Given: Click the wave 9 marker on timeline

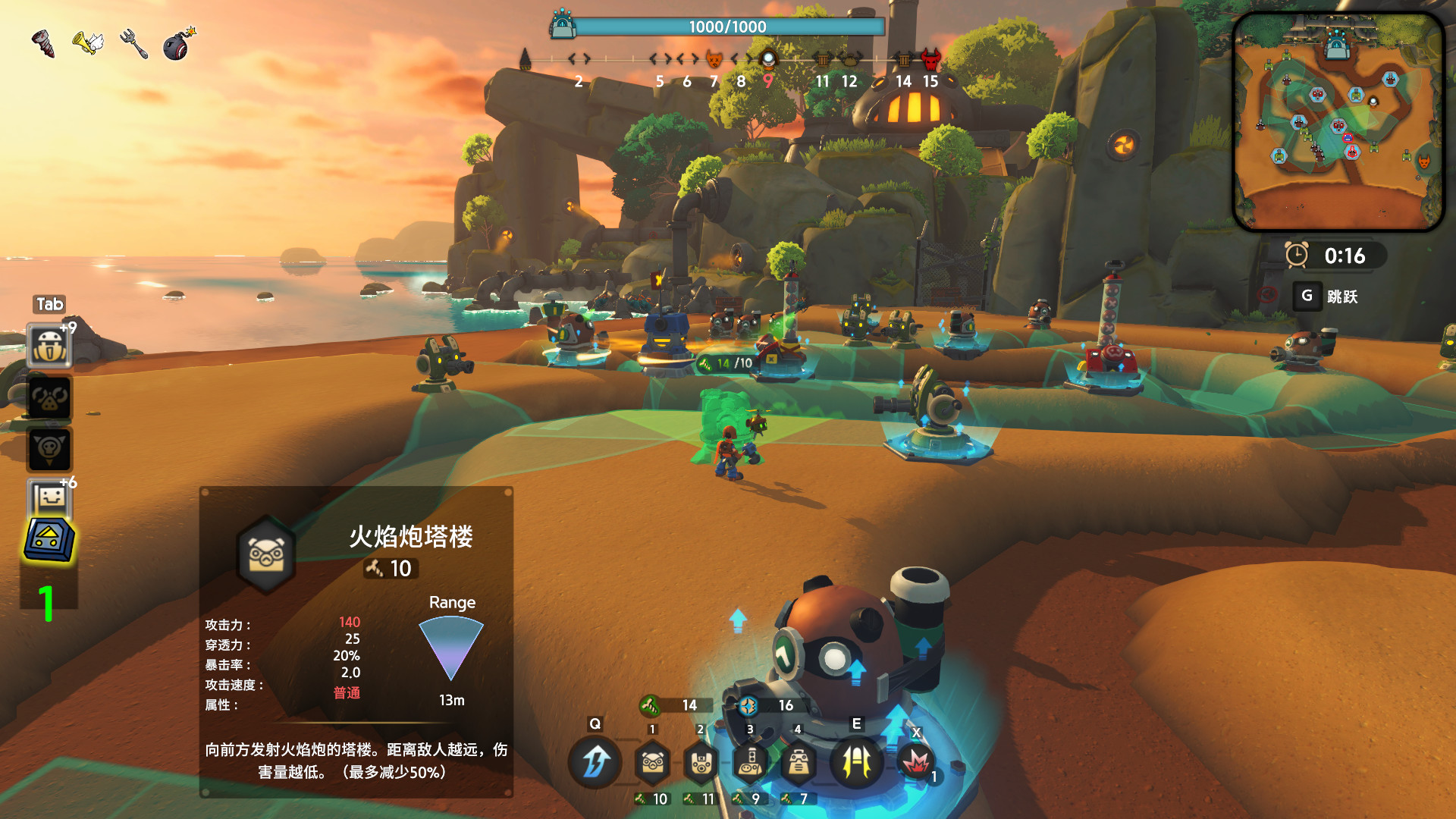Looking at the screenshot, I should [x=768, y=59].
